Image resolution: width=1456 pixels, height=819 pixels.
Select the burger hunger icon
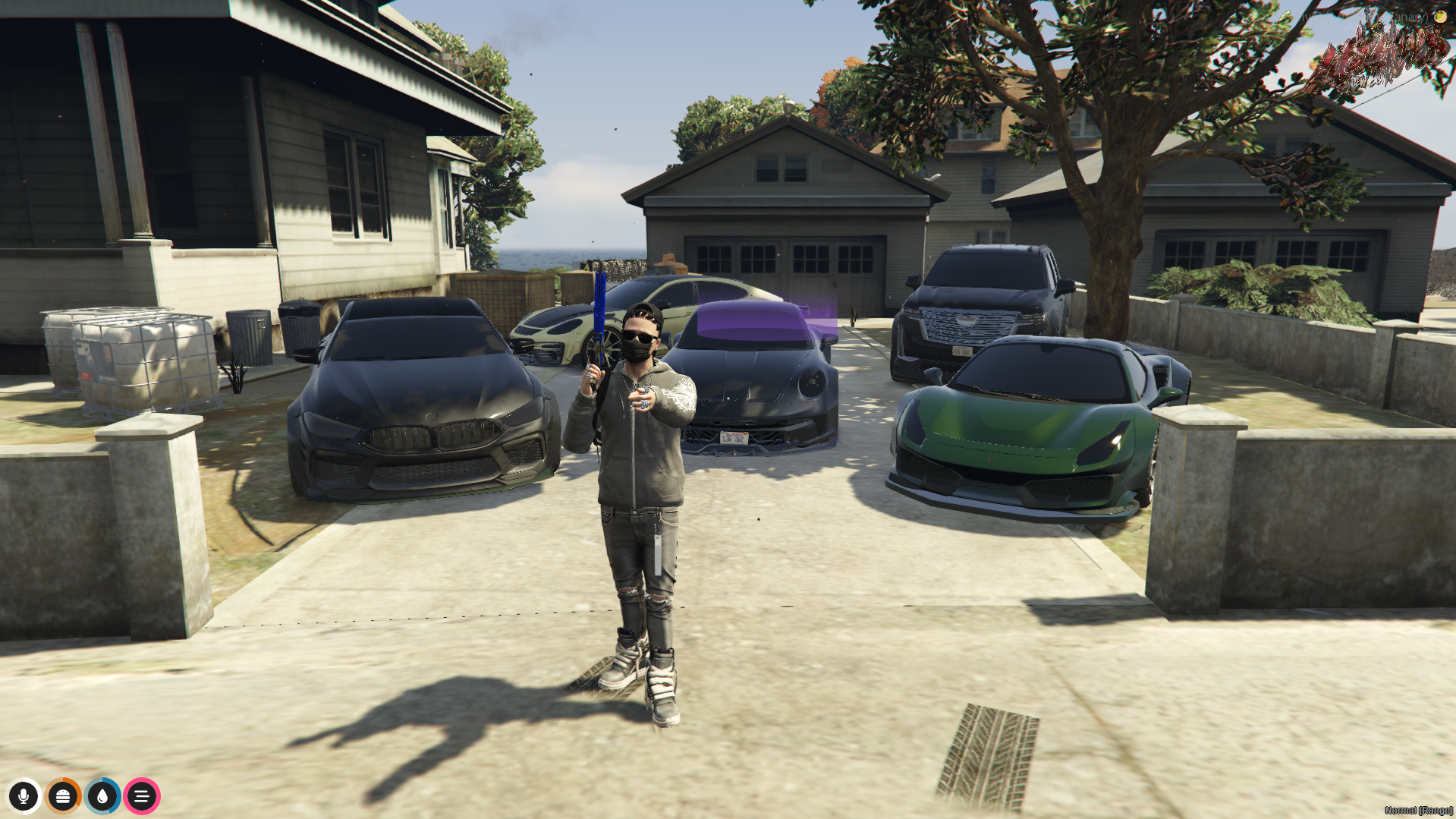pos(63,796)
